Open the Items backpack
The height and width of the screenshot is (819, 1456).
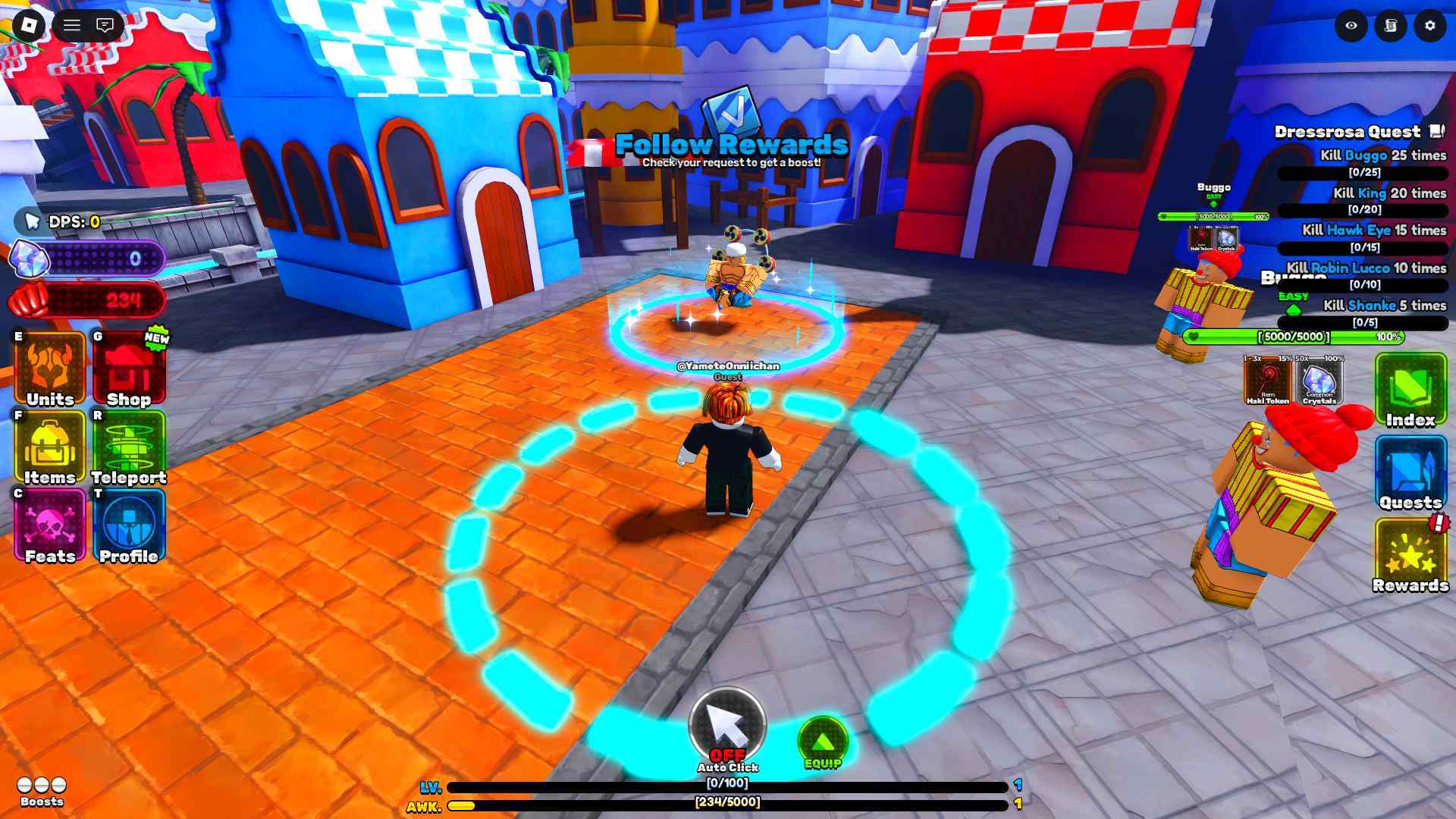click(50, 448)
